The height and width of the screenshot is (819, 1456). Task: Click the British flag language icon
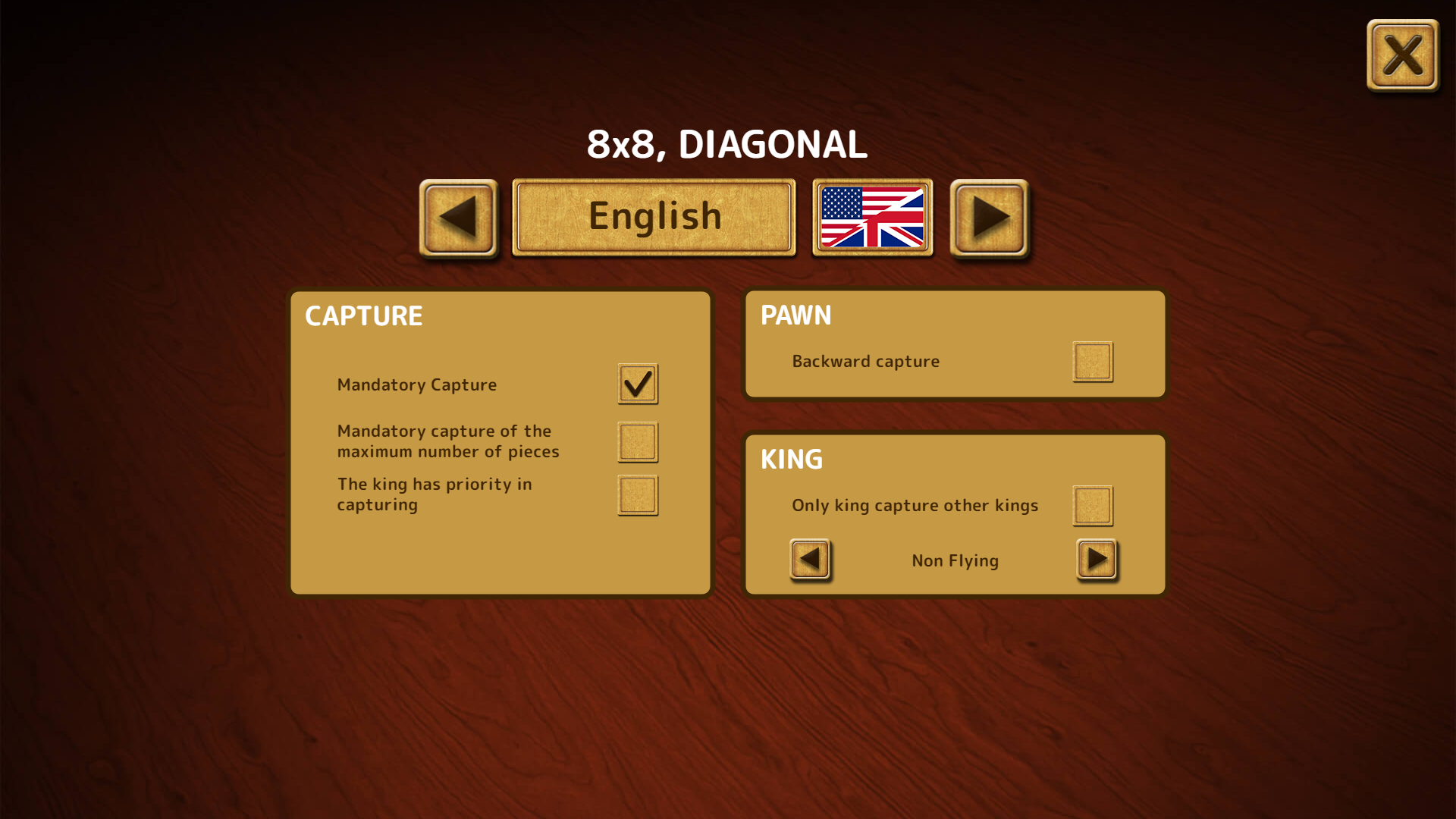click(871, 217)
